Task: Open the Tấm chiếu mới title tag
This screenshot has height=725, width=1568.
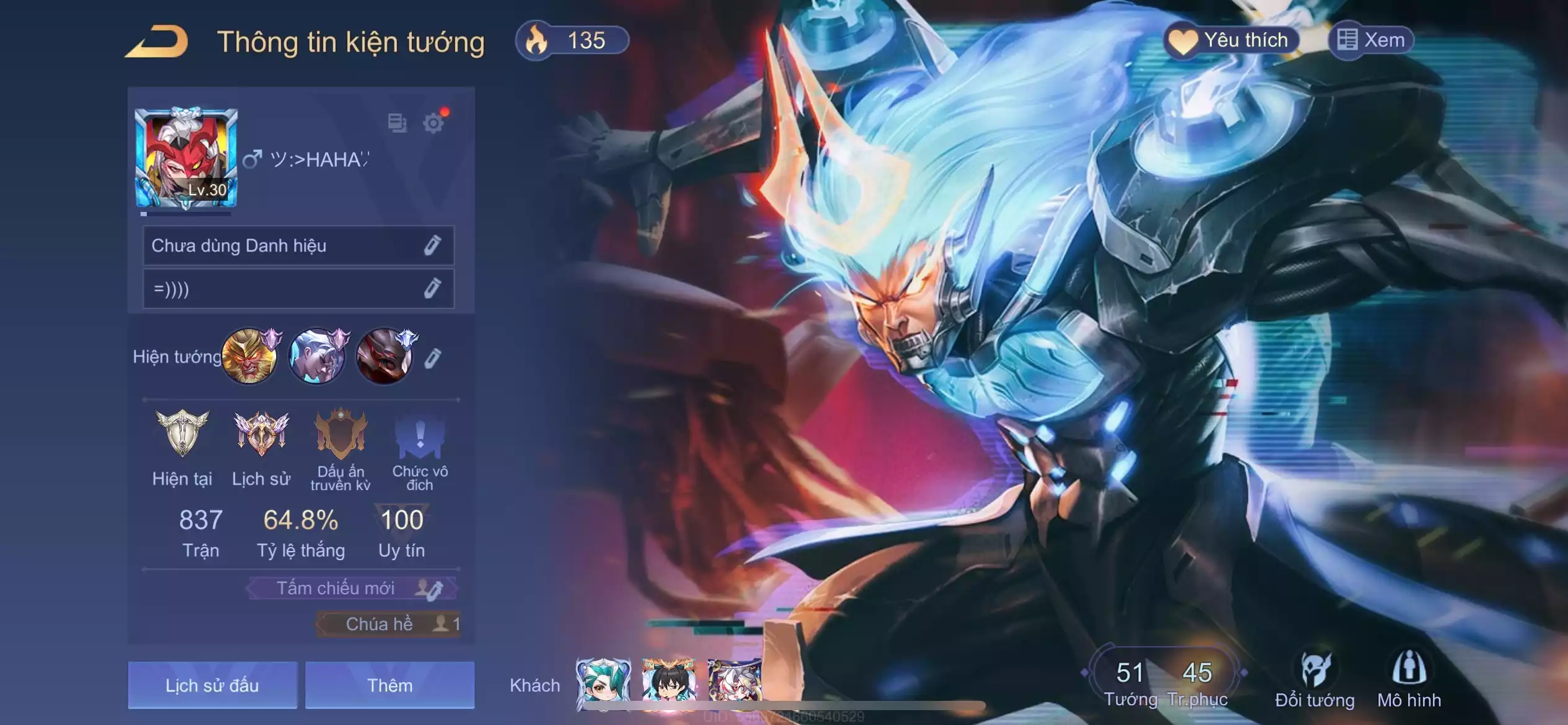Action: pyautogui.click(x=352, y=588)
